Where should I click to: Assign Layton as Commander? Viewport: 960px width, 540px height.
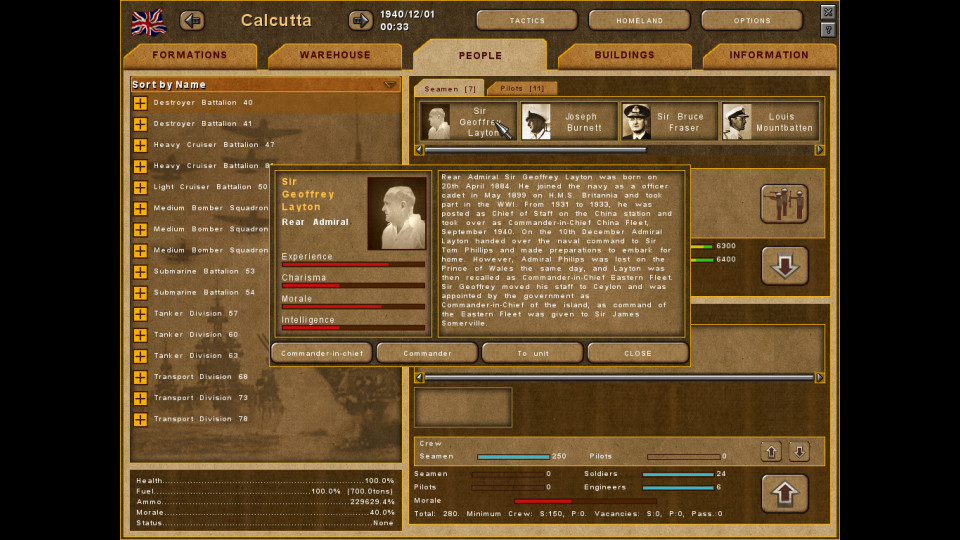coord(427,353)
